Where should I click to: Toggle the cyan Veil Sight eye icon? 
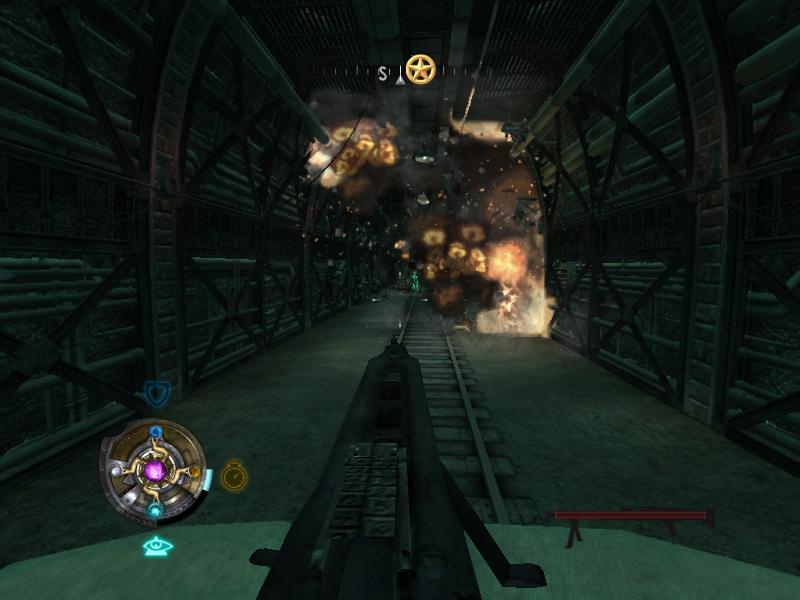coord(158,546)
